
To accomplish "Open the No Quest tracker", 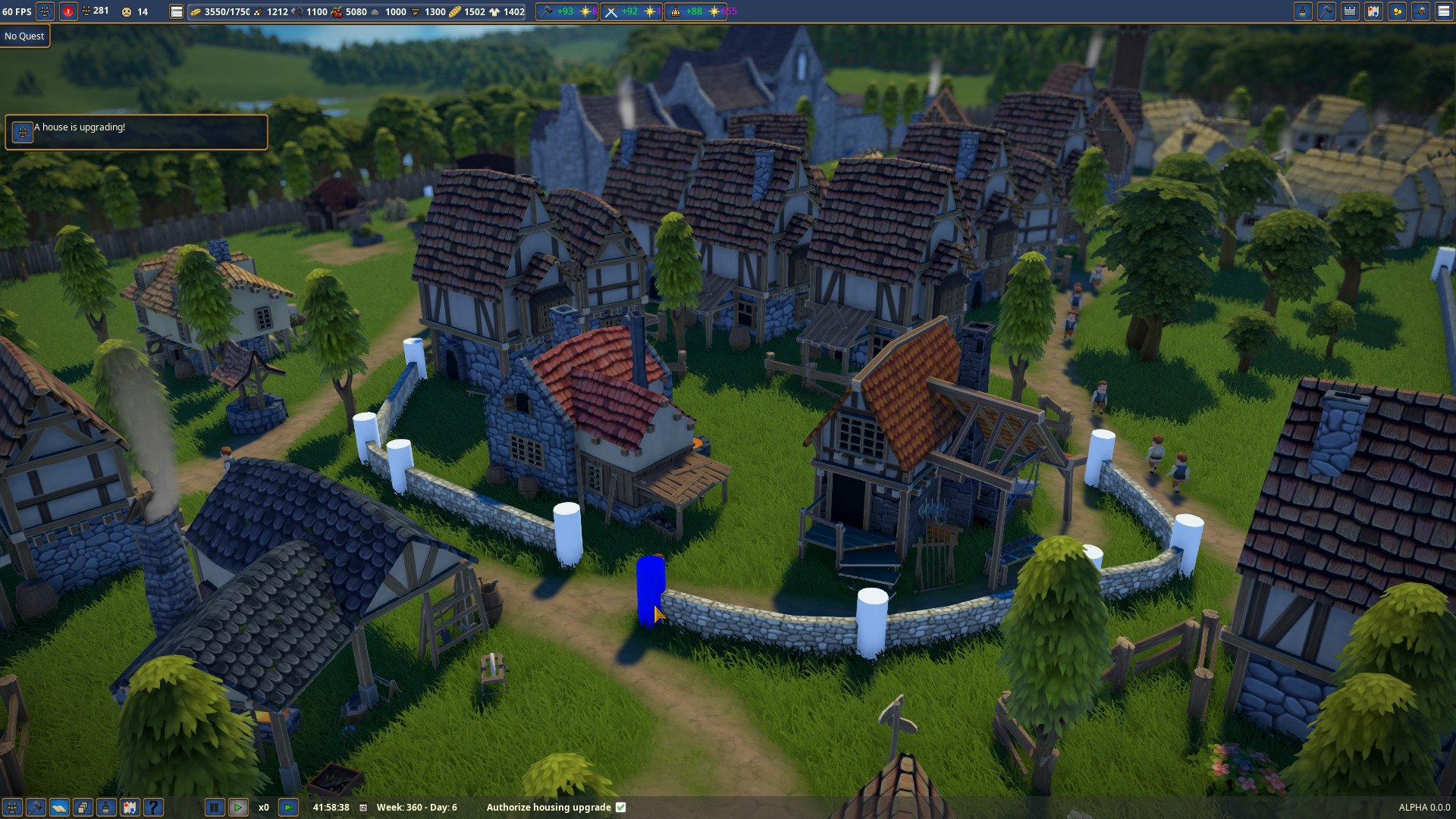I will click(25, 36).
